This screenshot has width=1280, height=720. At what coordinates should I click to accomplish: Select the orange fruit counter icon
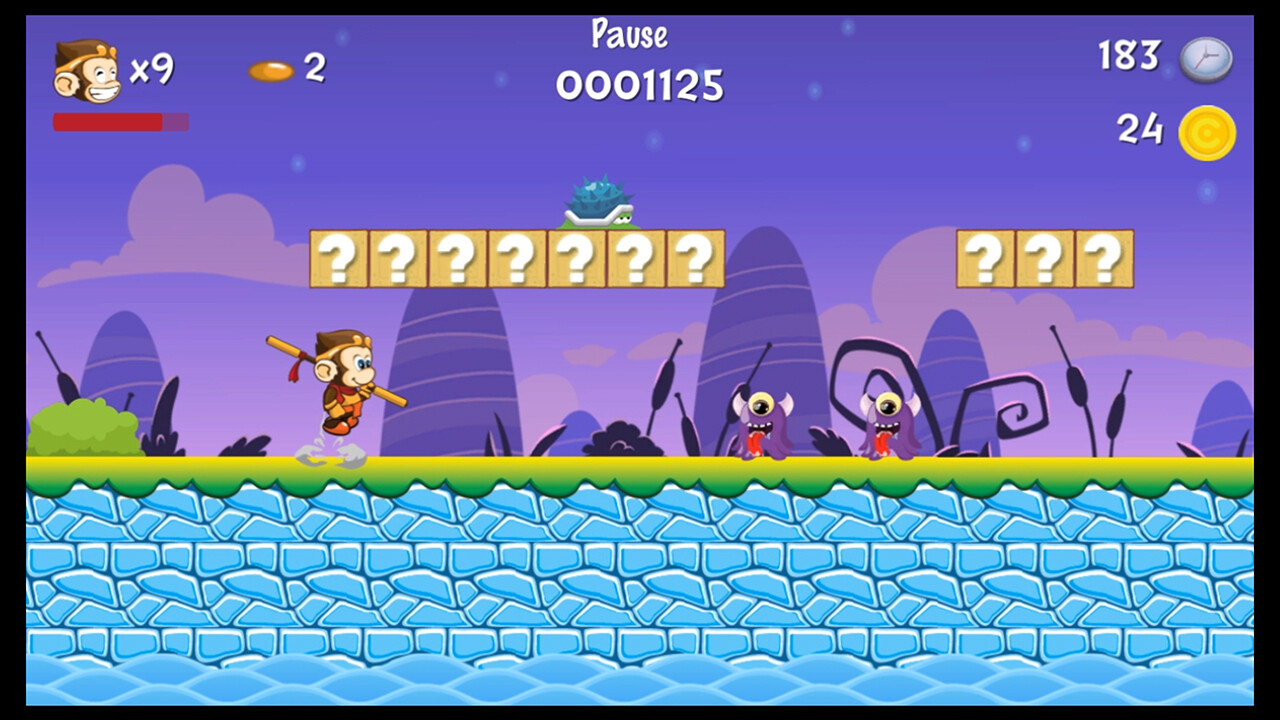pos(270,70)
